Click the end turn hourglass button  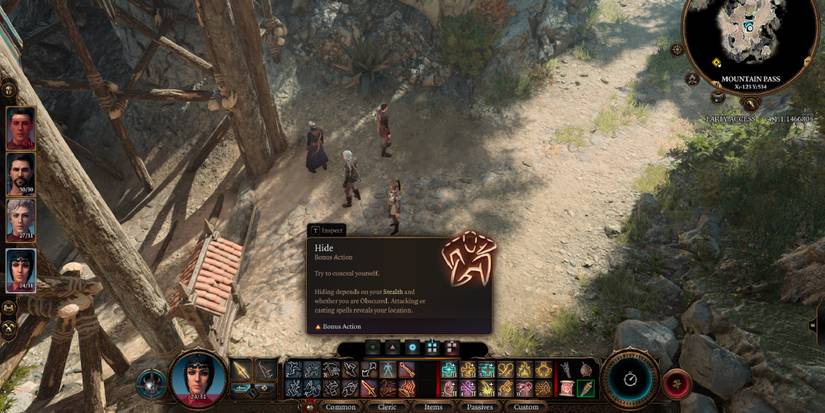click(x=629, y=379)
